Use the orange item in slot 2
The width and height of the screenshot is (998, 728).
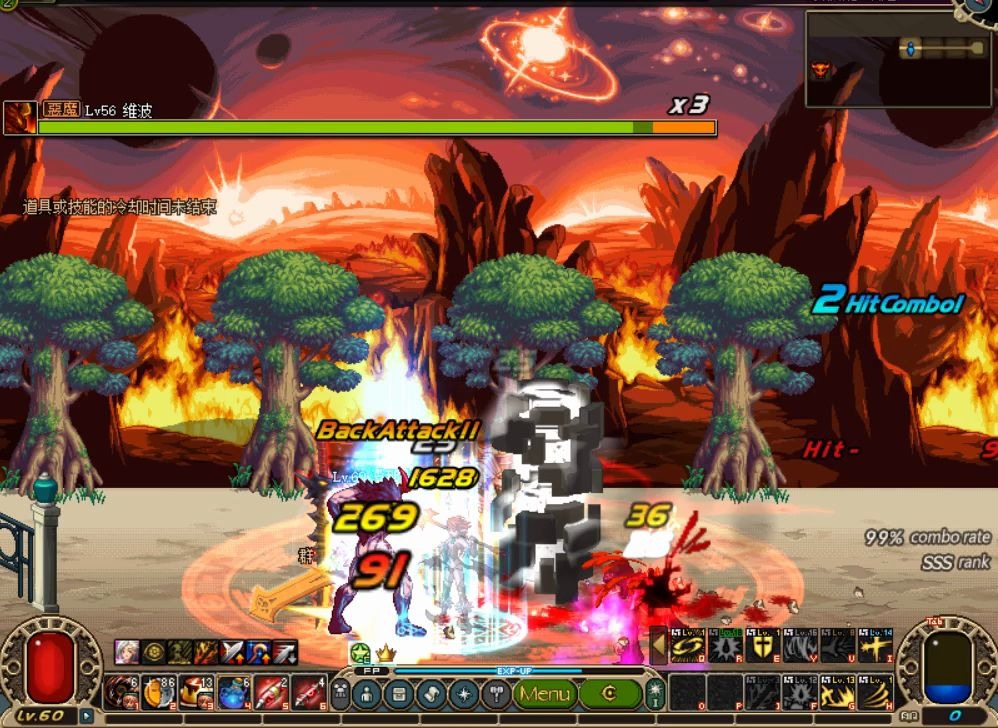[159, 691]
